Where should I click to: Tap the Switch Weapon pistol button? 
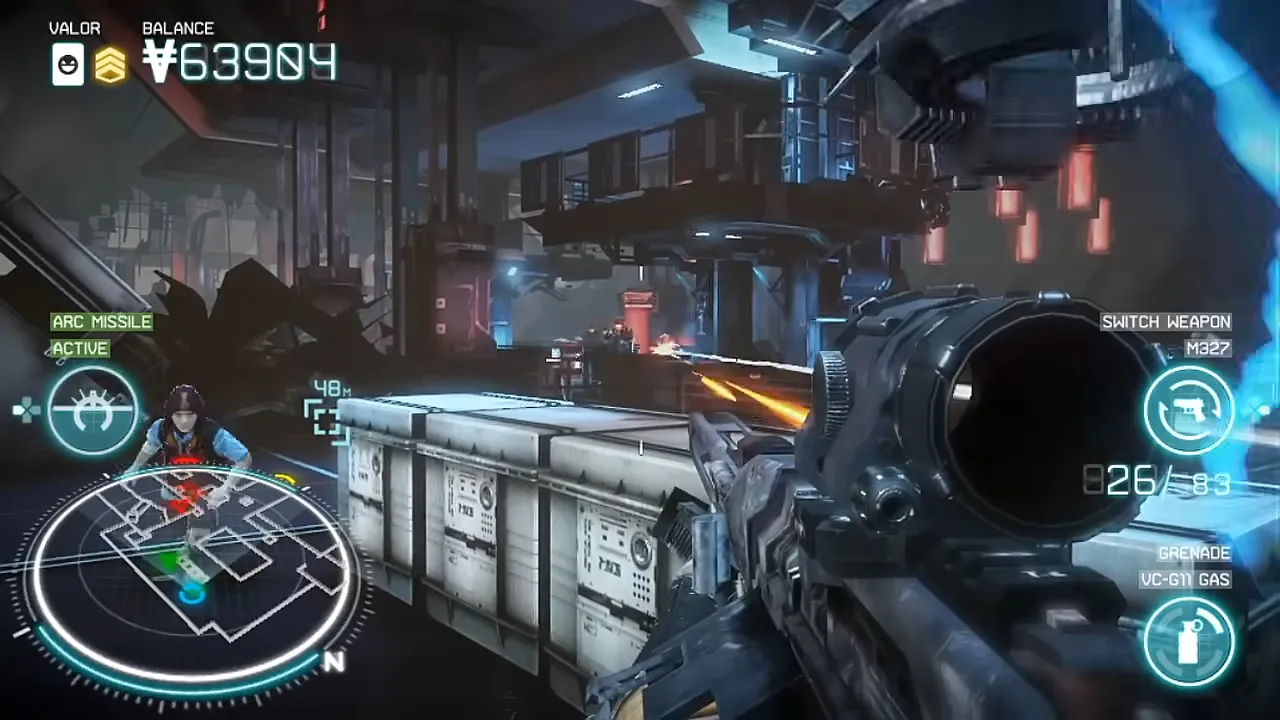pyautogui.click(x=1189, y=410)
